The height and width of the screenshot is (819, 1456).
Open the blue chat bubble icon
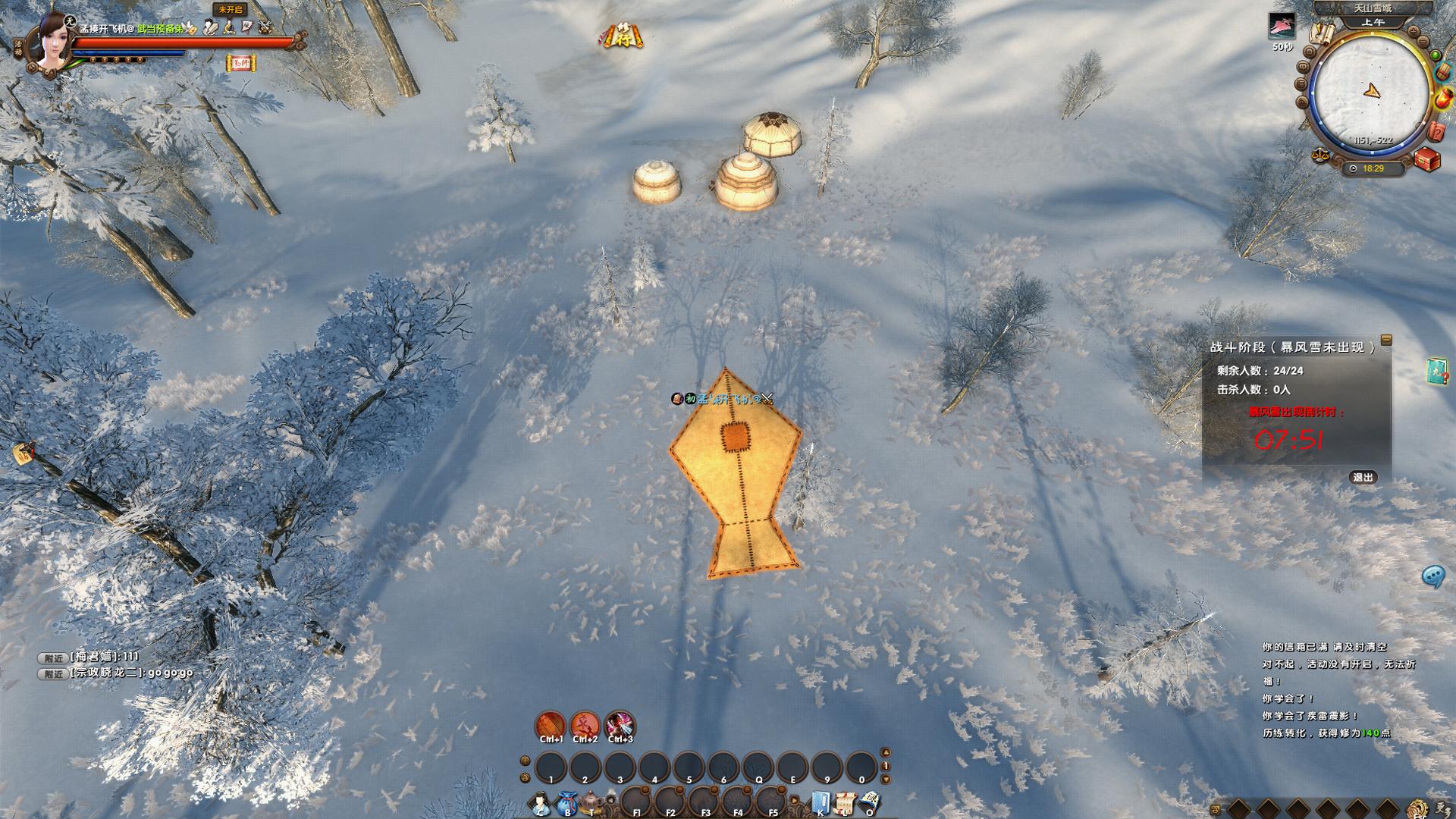pos(1432,576)
